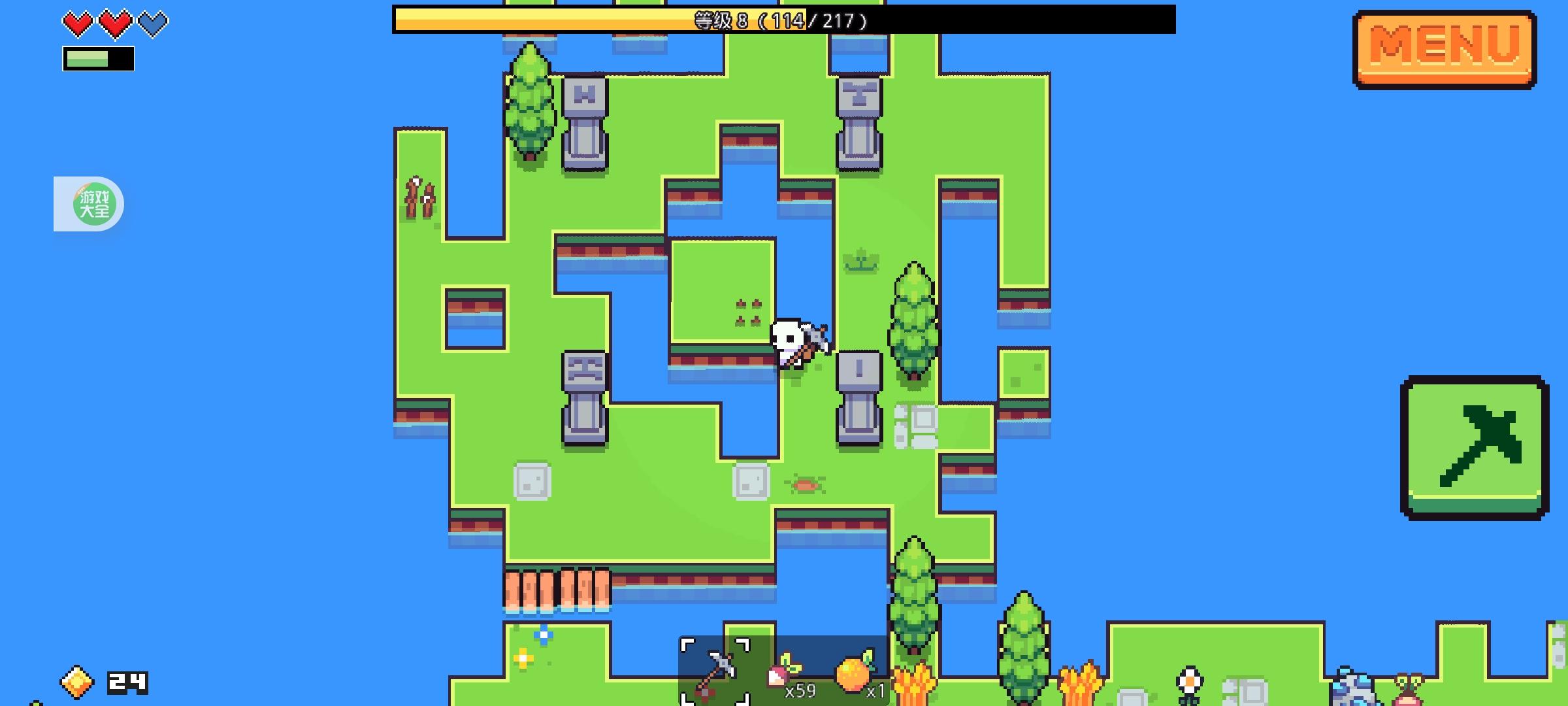Viewport: 1568px width, 706px height.
Task: Tap the empty gray heart icon
Action: pyautogui.click(x=154, y=24)
